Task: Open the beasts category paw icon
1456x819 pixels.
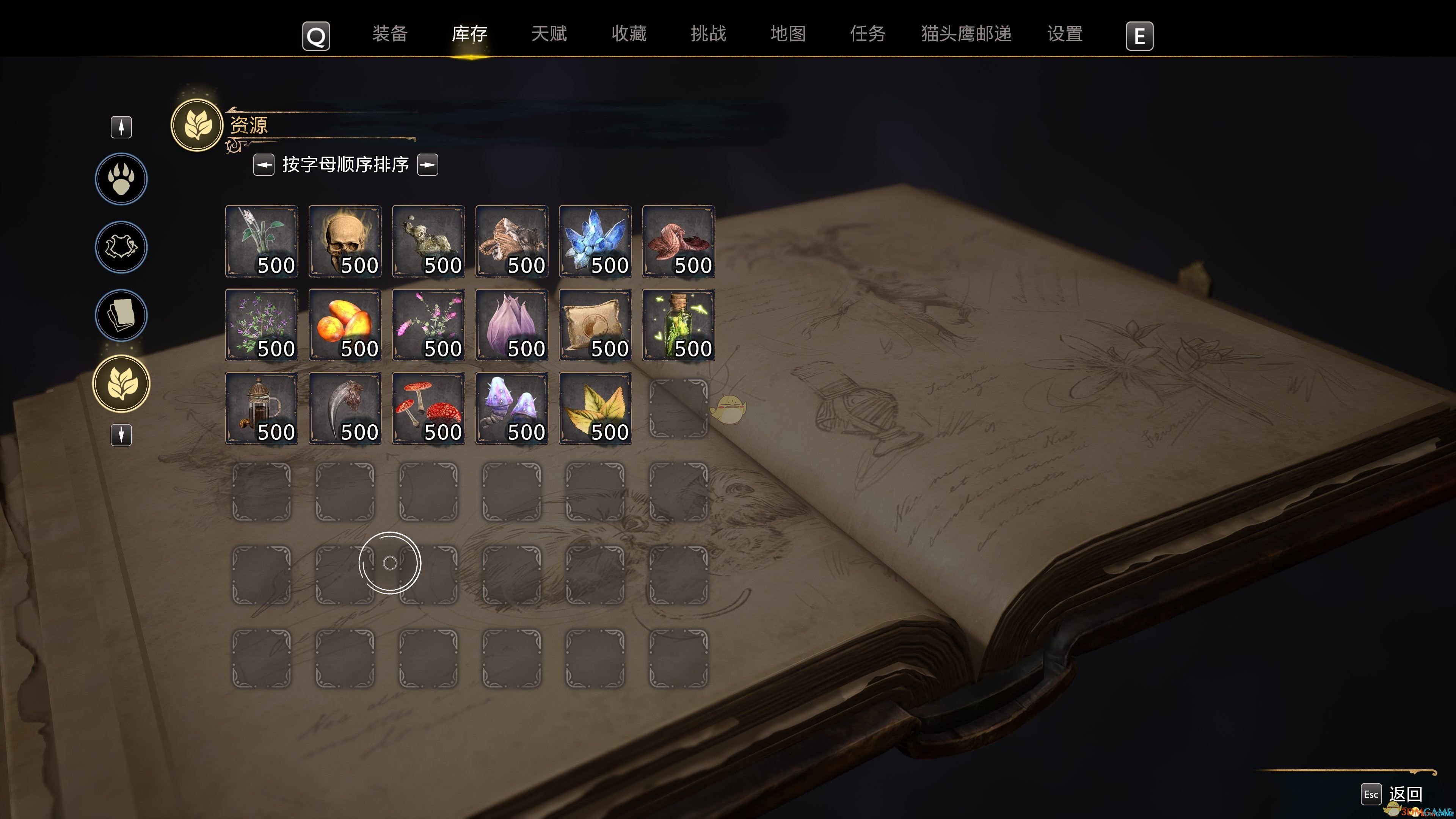Action: (x=121, y=179)
